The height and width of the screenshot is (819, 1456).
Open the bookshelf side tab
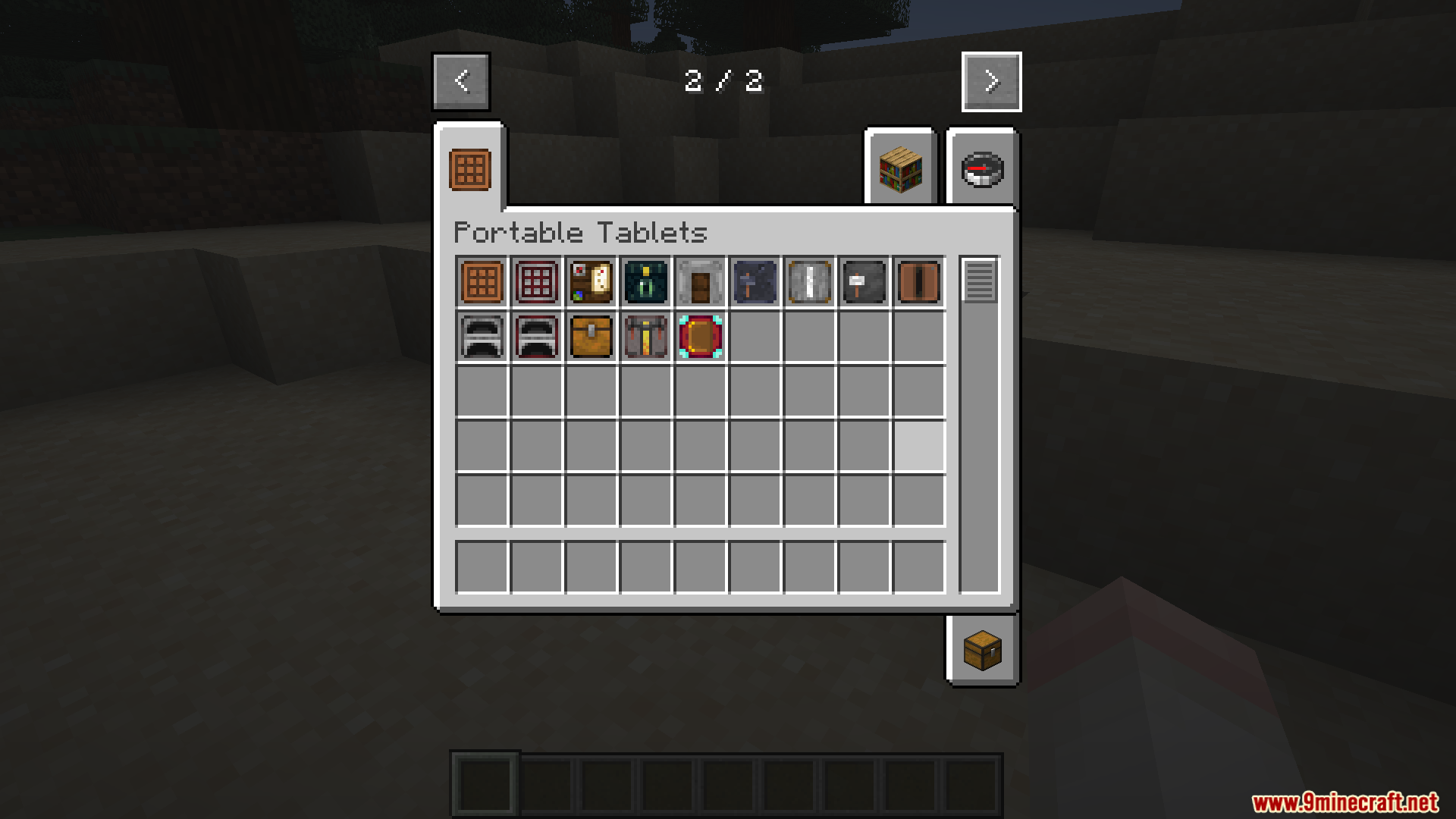pyautogui.click(x=899, y=168)
